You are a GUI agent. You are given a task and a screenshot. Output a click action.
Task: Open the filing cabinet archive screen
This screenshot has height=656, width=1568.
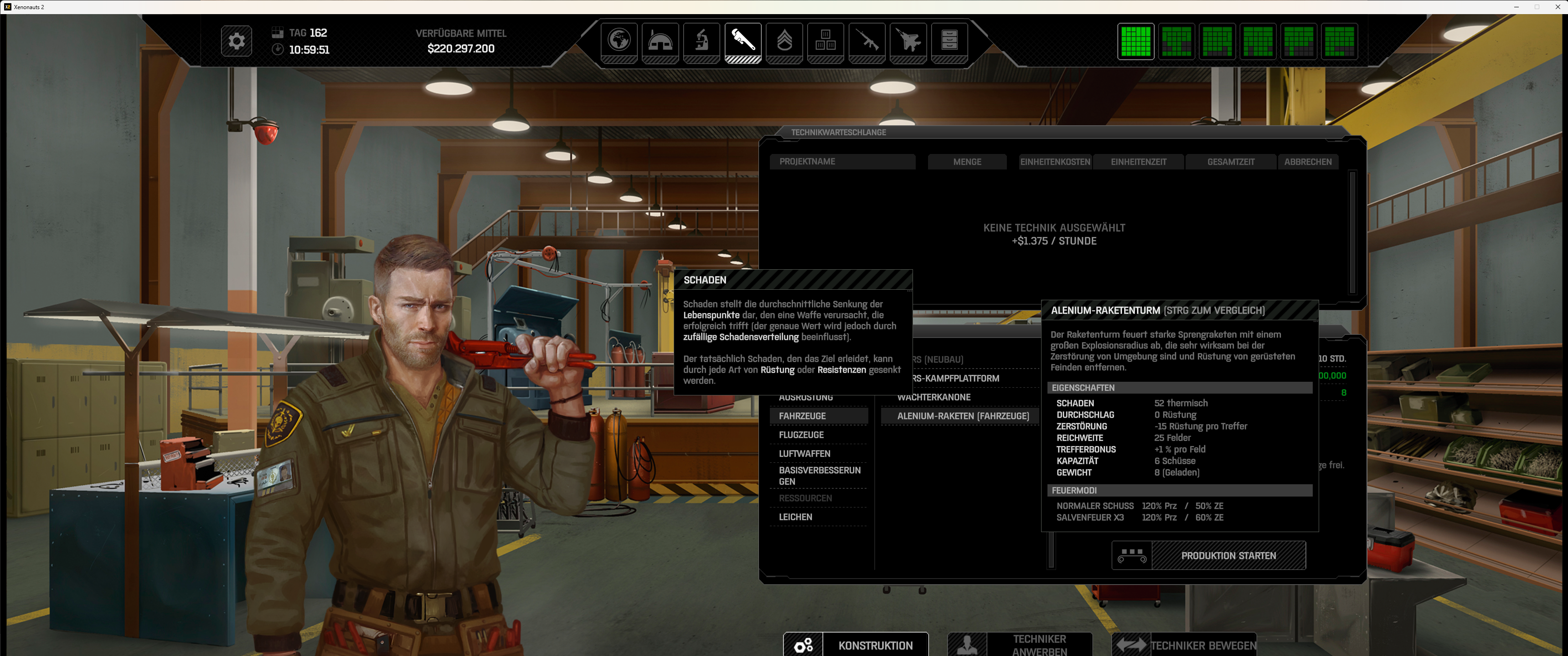[949, 41]
